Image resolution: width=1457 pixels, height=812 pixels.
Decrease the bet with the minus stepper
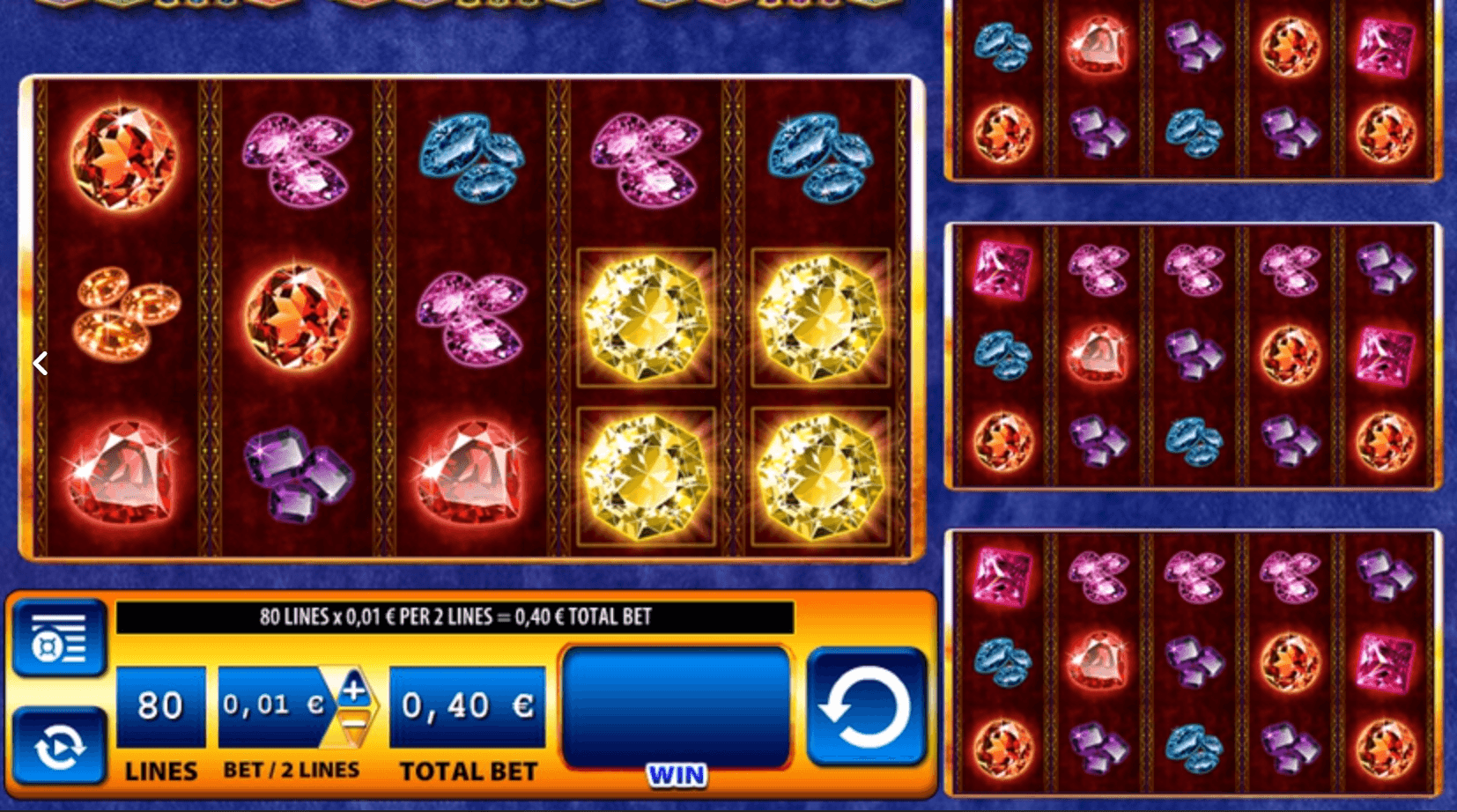351,724
